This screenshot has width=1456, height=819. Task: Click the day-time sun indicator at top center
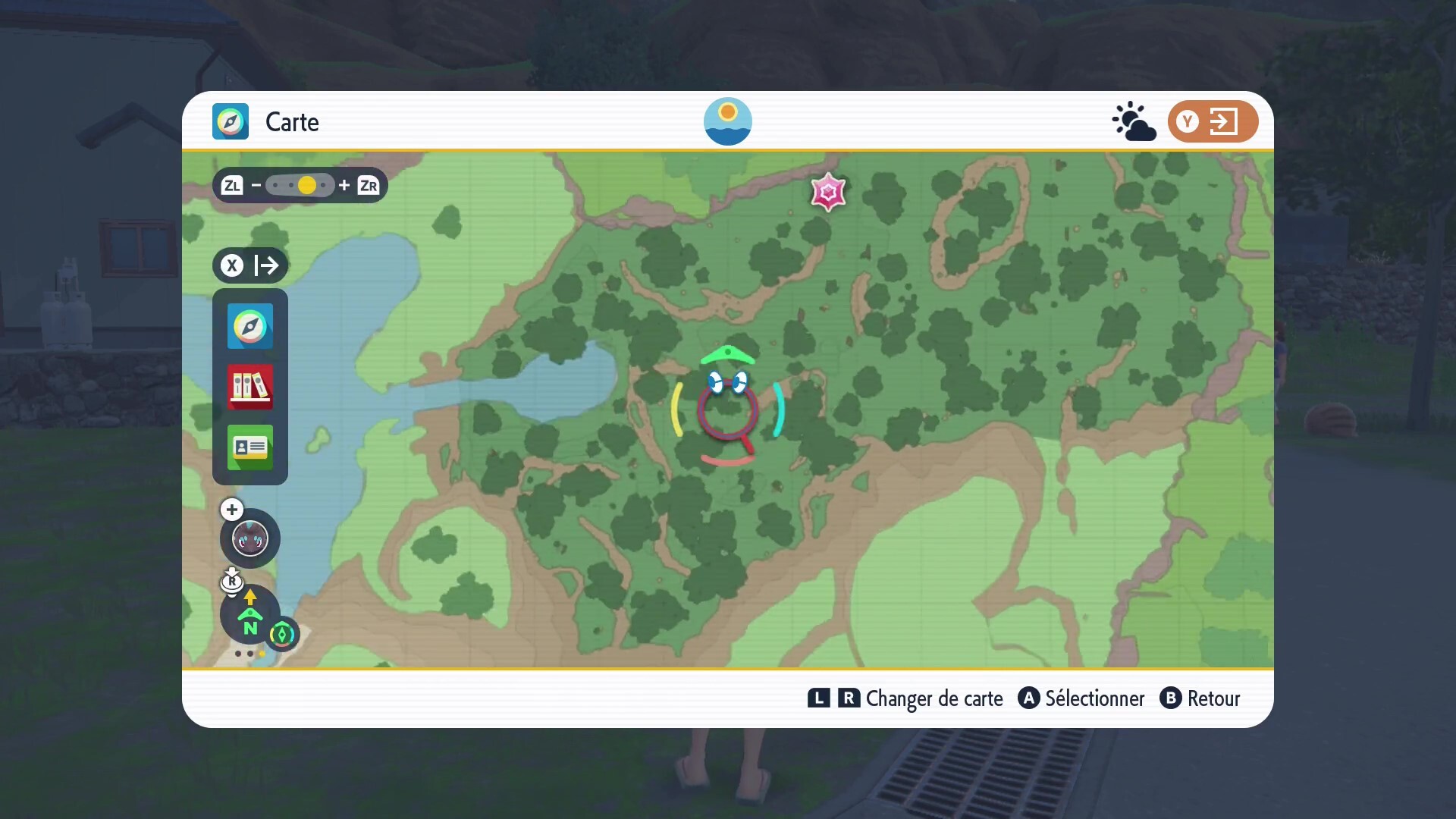click(727, 121)
